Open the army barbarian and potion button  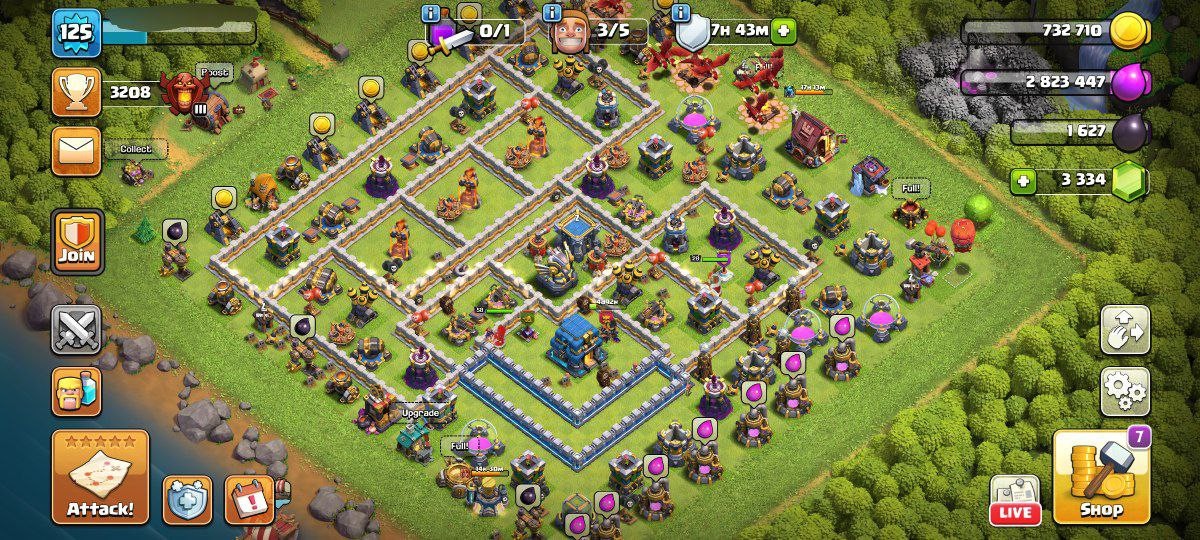(x=77, y=391)
